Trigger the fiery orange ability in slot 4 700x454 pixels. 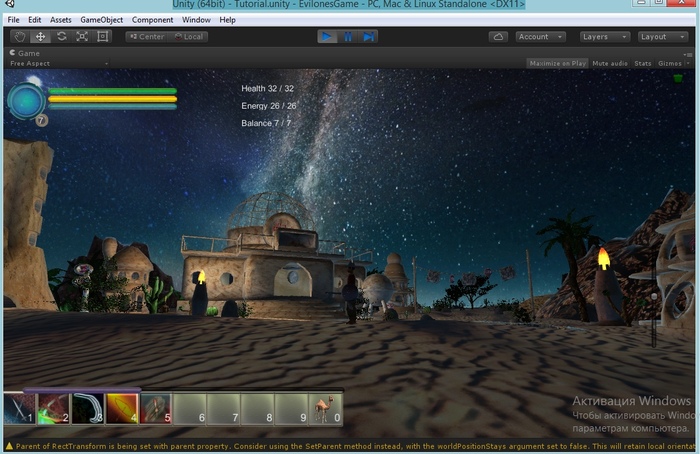click(x=121, y=408)
